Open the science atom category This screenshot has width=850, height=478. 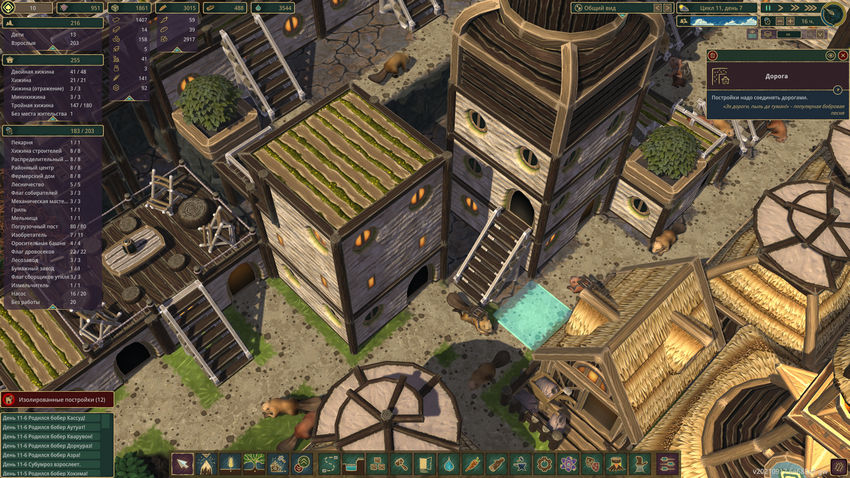[569, 464]
